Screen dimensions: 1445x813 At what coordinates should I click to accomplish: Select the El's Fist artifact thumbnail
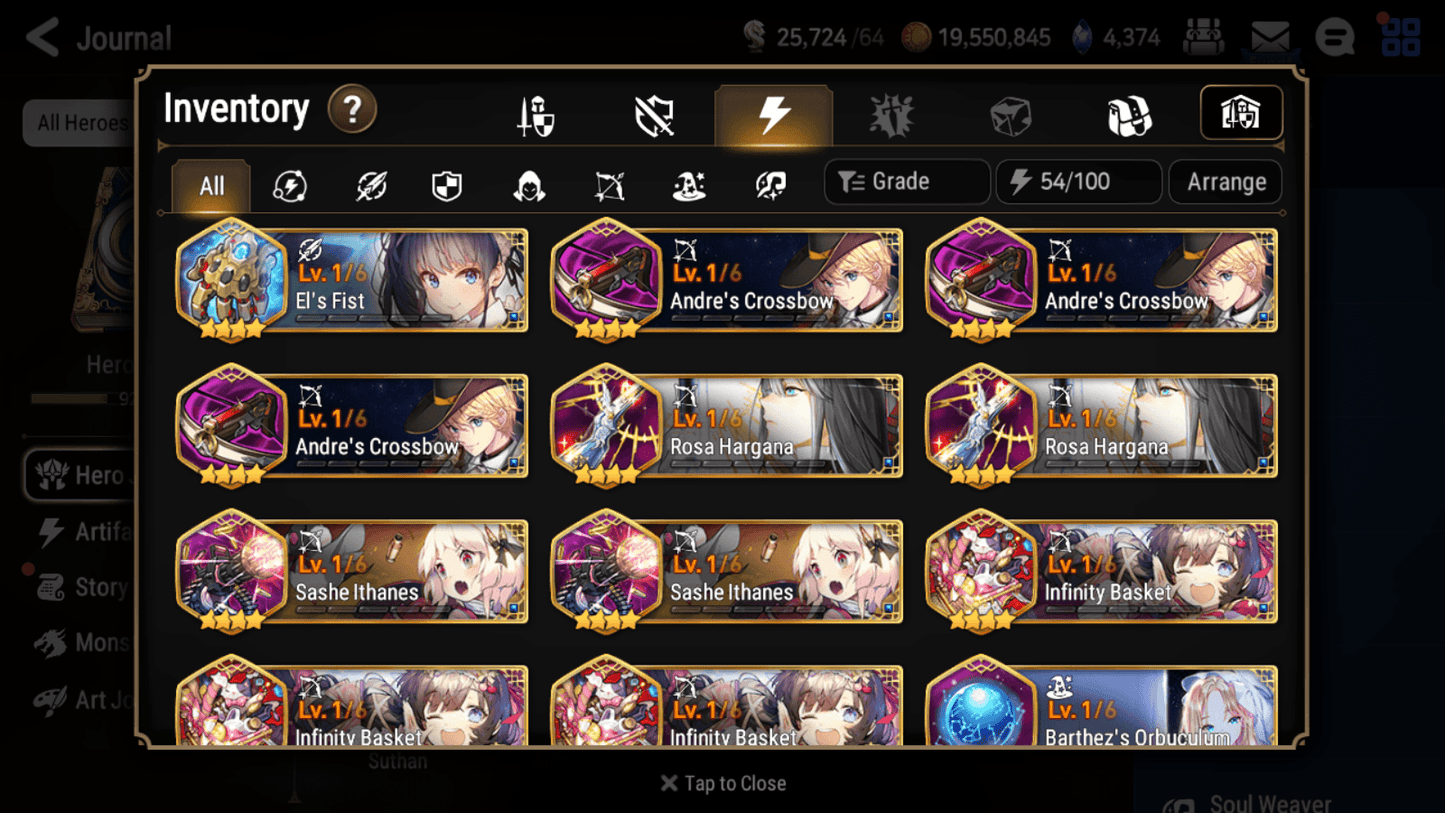(230, 280)
